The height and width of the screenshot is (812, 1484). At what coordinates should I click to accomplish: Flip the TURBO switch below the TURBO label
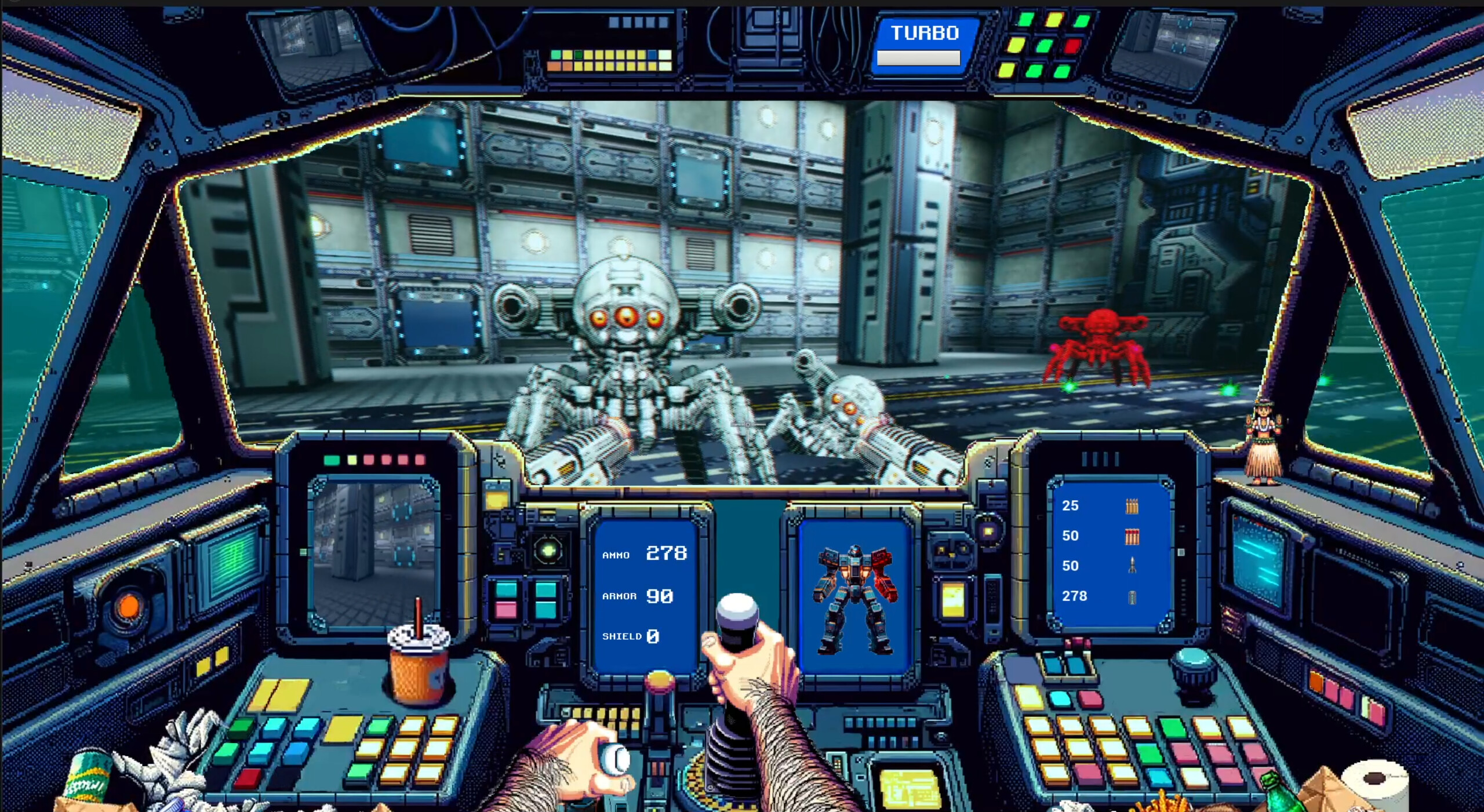(919, 58)
